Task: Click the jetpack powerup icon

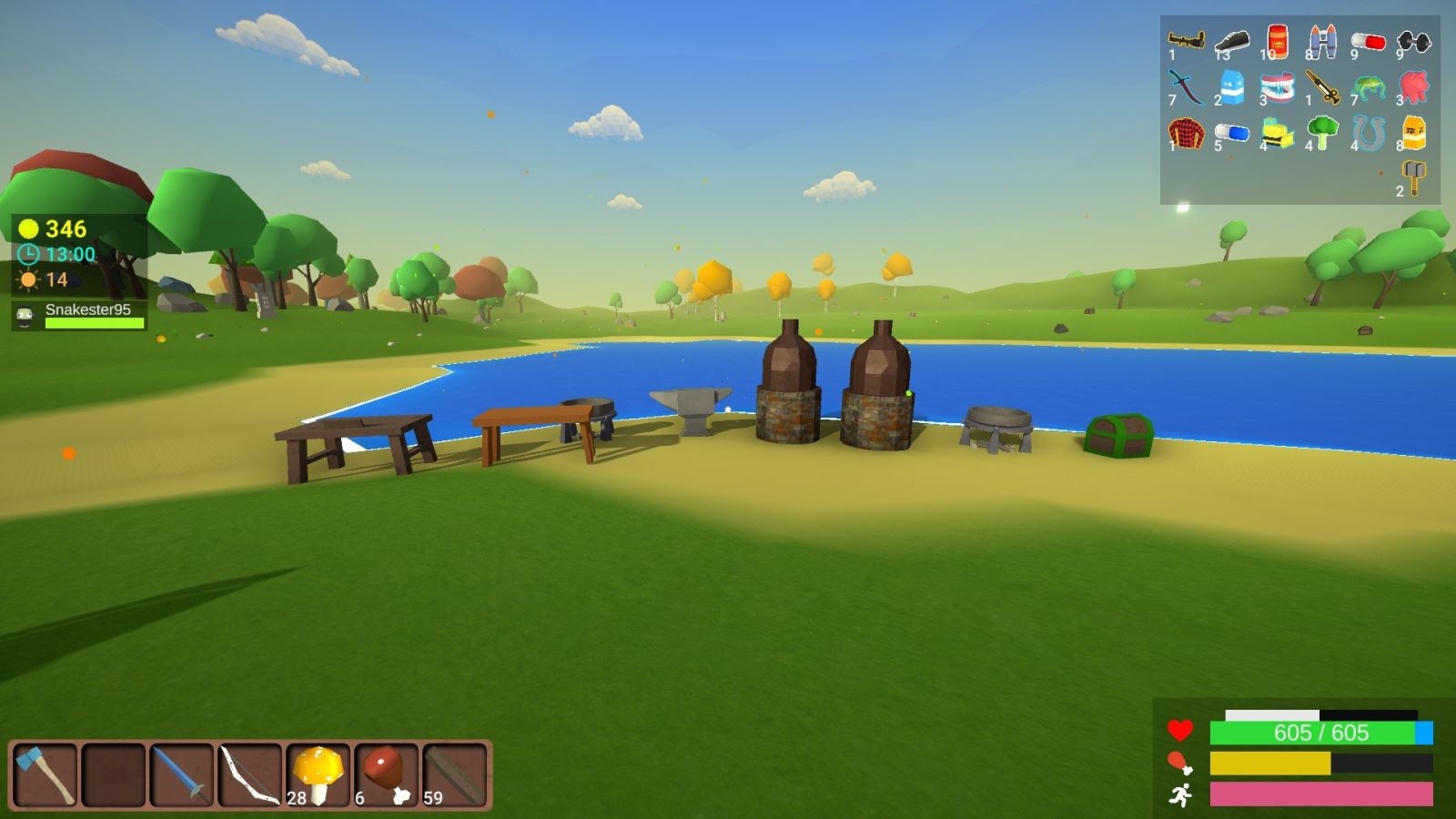Action: tap(1324, 40)
